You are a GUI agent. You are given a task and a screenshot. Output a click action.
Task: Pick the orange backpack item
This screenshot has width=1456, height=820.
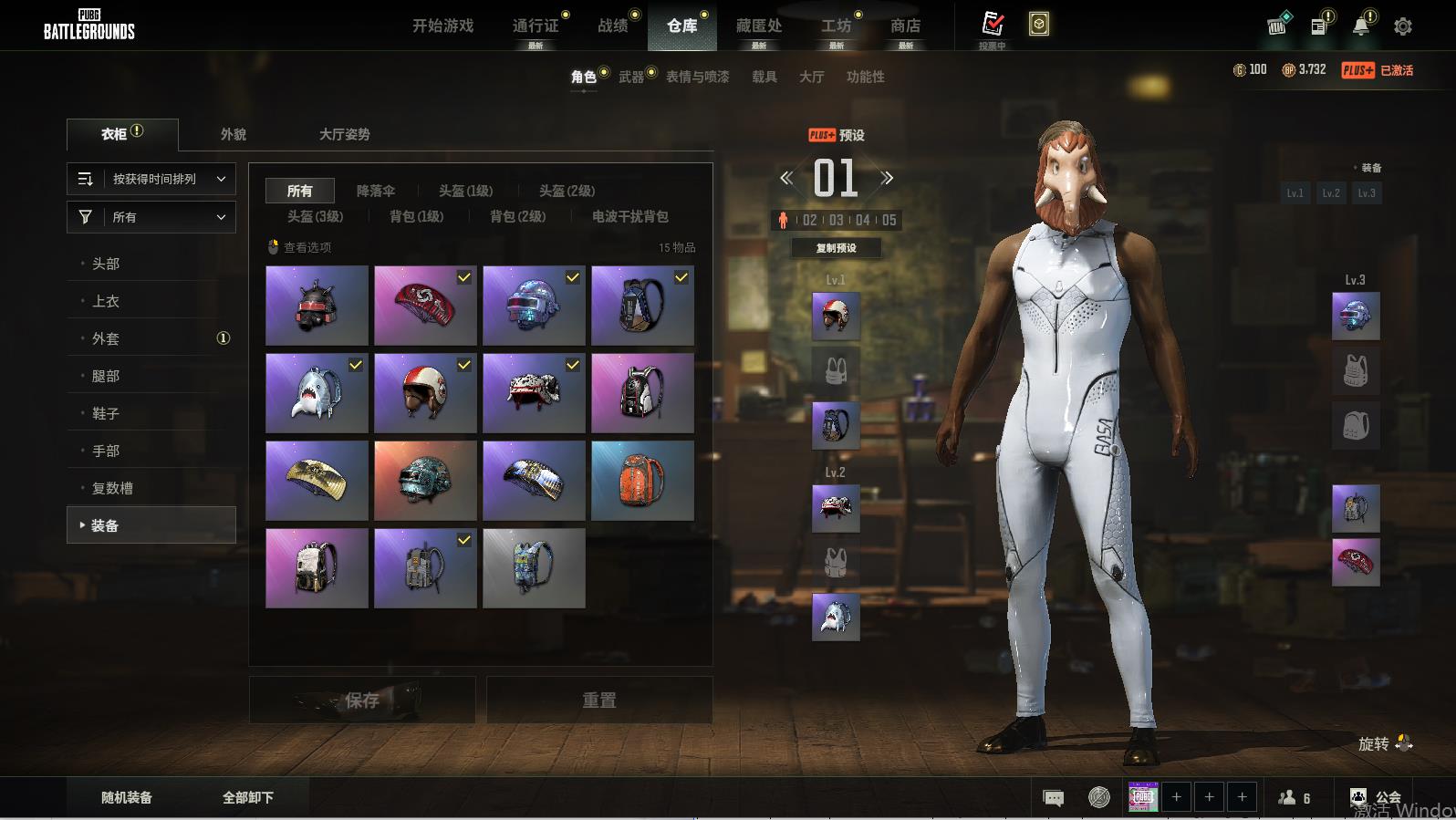click(x=642, y=481)
